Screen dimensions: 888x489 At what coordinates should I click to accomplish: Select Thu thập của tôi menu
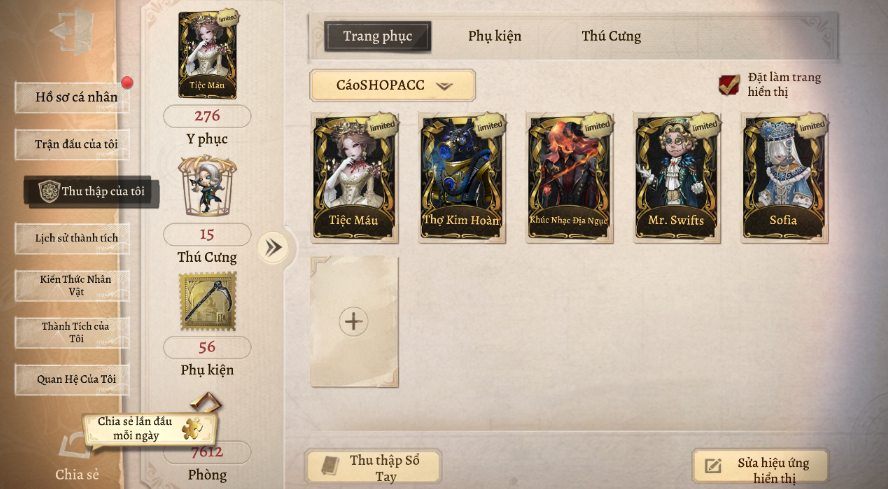91,191
